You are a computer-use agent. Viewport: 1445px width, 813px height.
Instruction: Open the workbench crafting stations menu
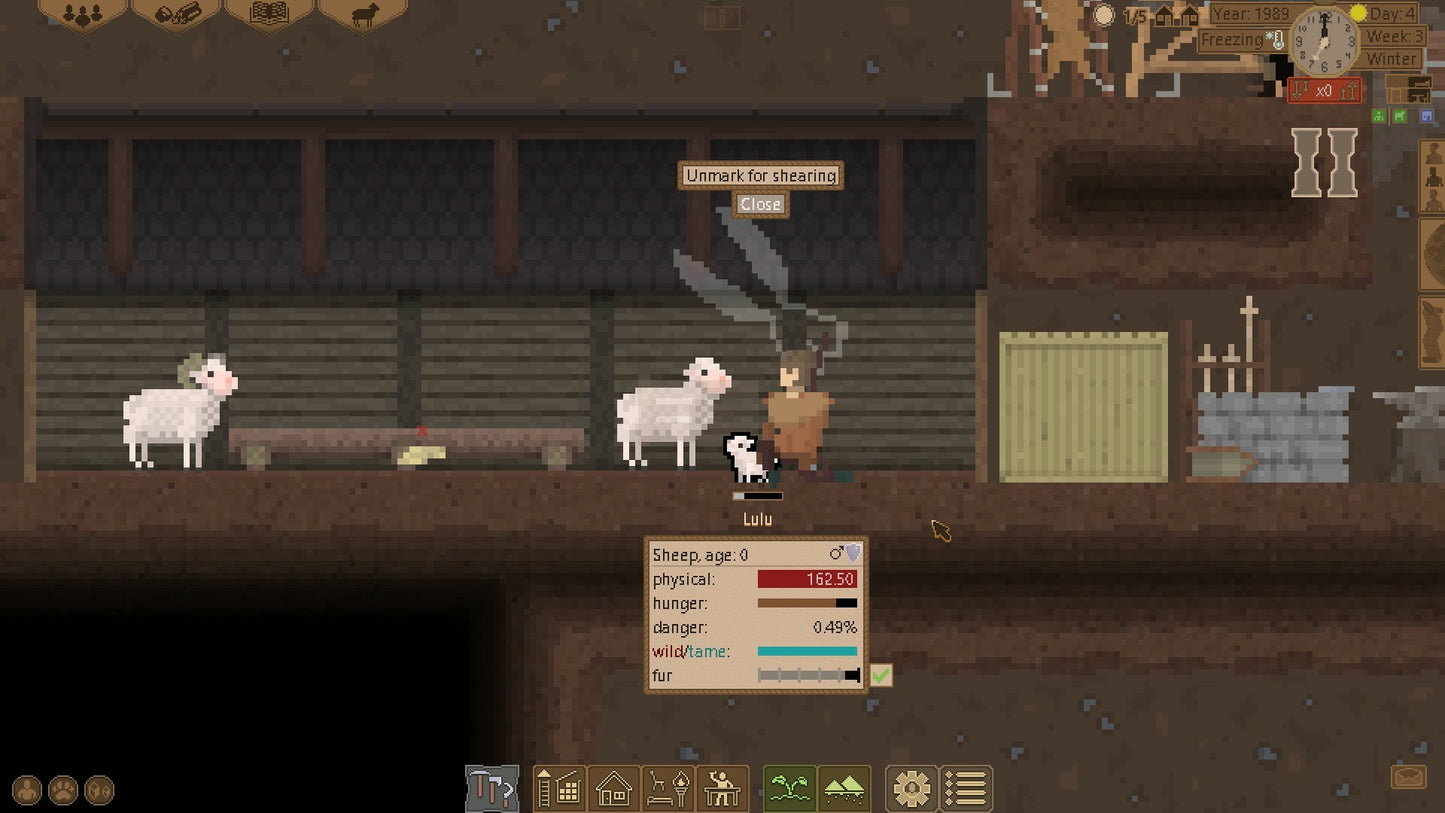pos(721,790)
